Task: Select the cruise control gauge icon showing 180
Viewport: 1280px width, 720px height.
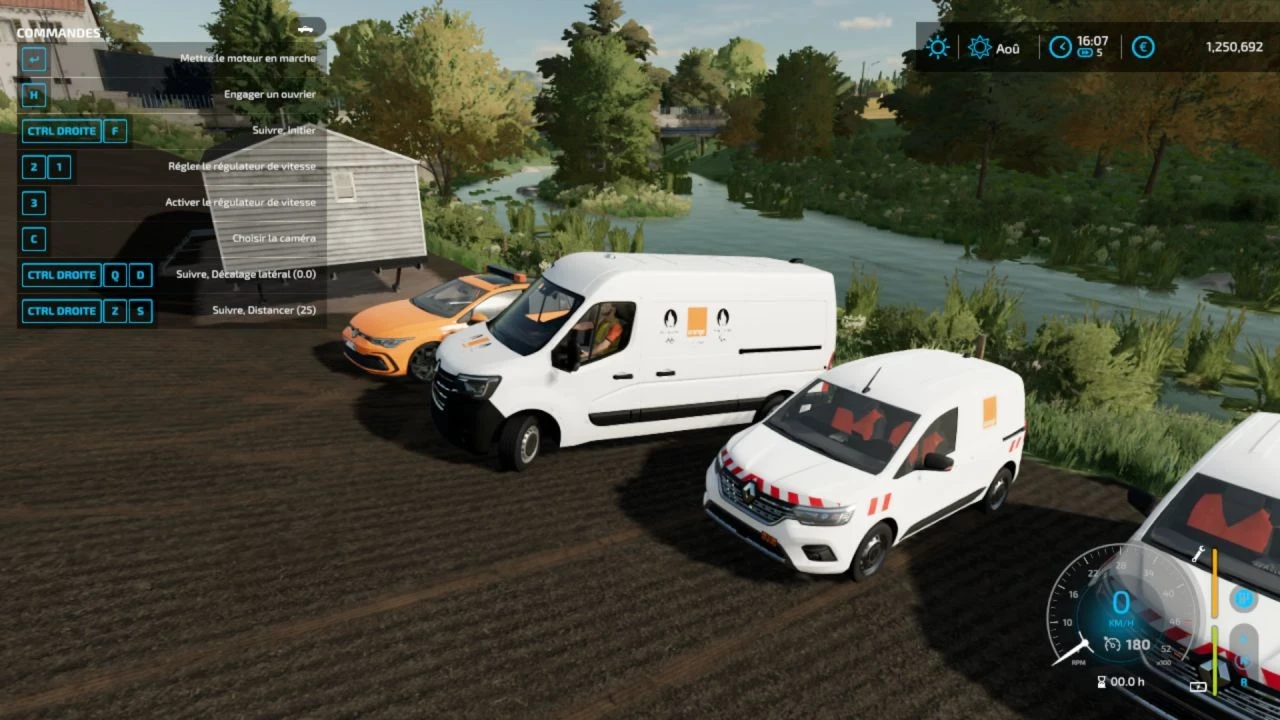Action: [x=1113, y=643]
